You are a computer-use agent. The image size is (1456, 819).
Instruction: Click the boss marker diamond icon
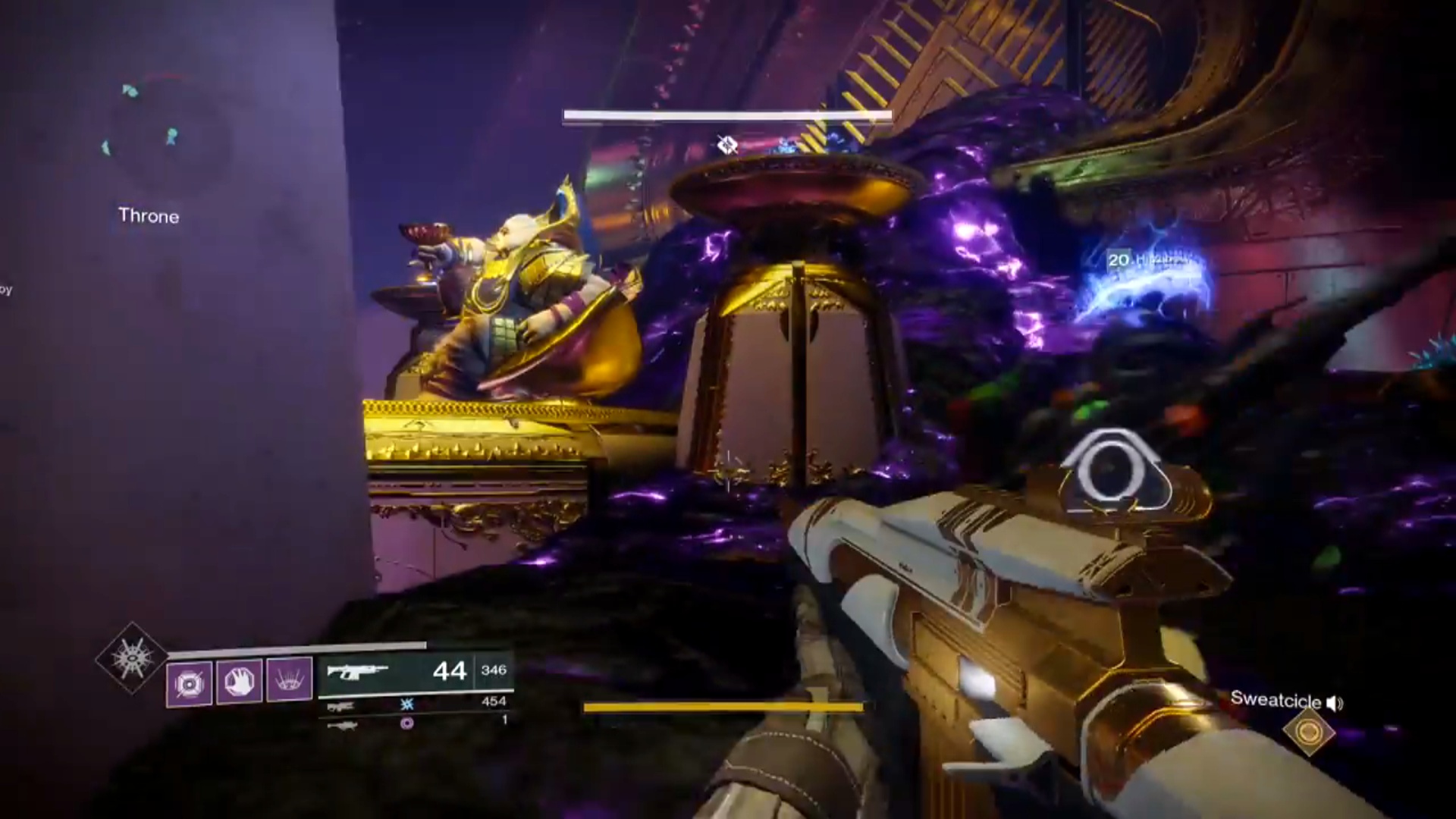click(727, 144)
